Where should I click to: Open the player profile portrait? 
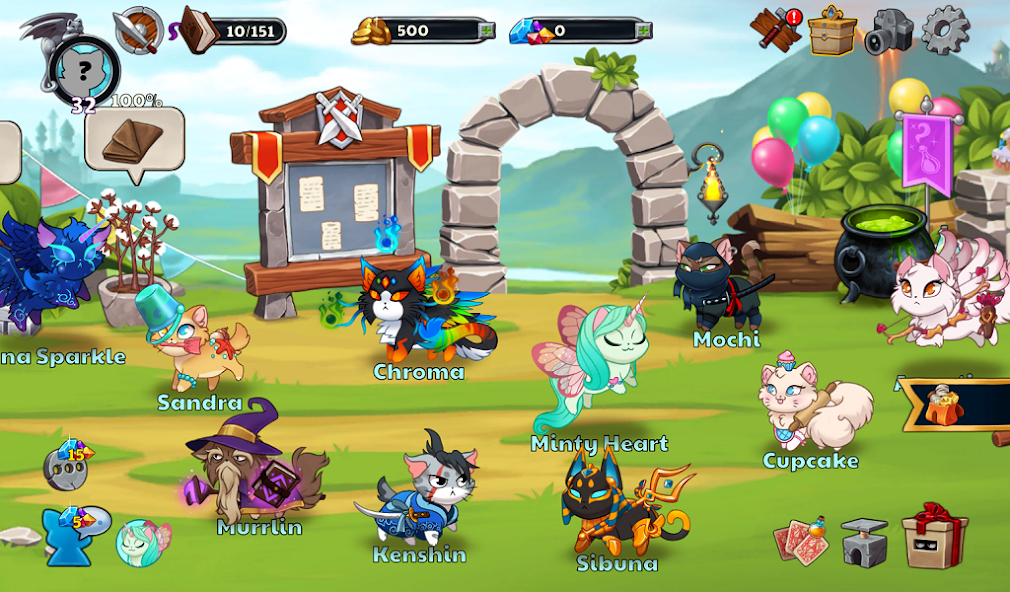coord(85,70)
